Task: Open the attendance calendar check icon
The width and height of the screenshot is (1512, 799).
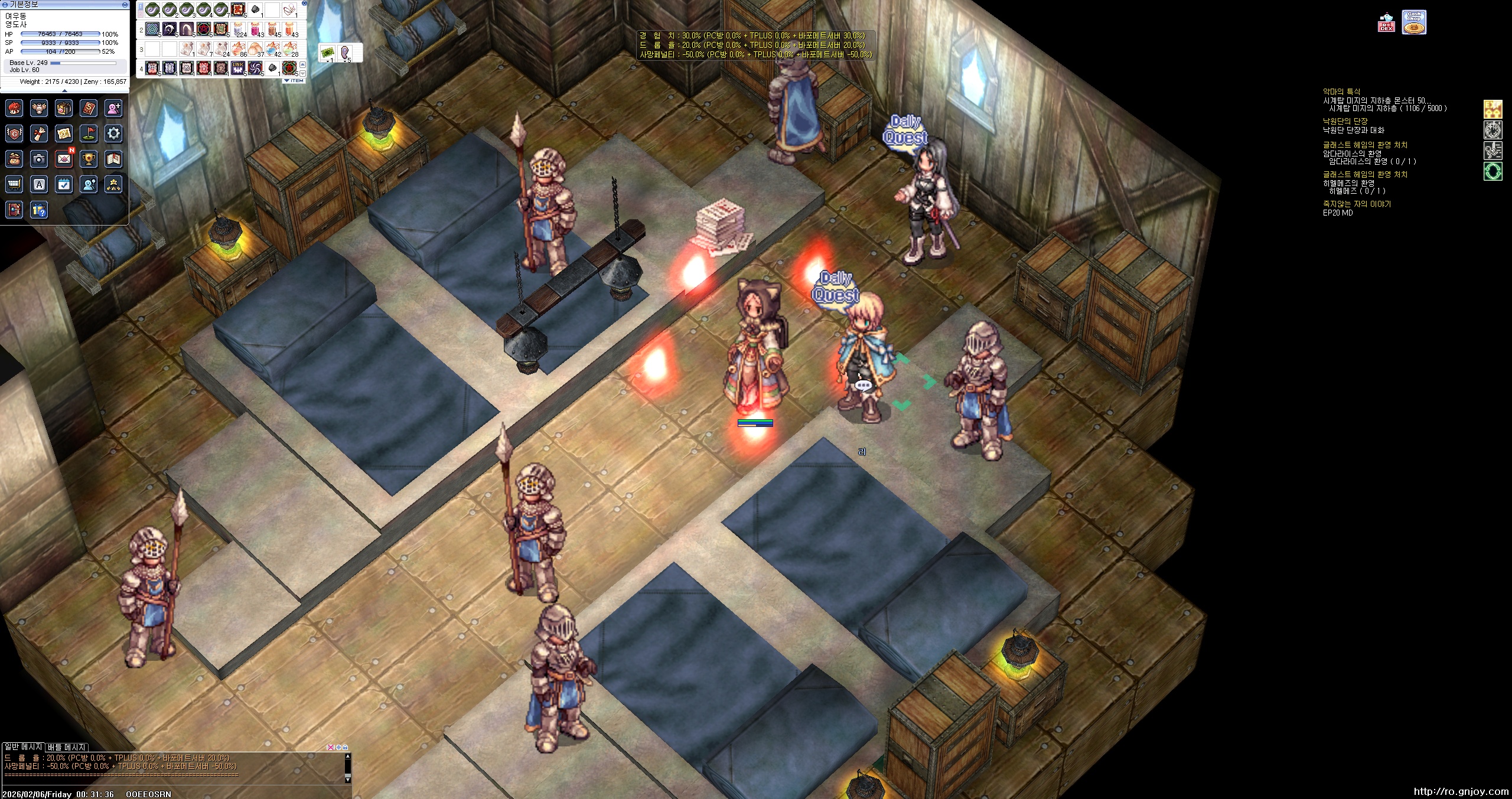Action: (x=64, y=184)
